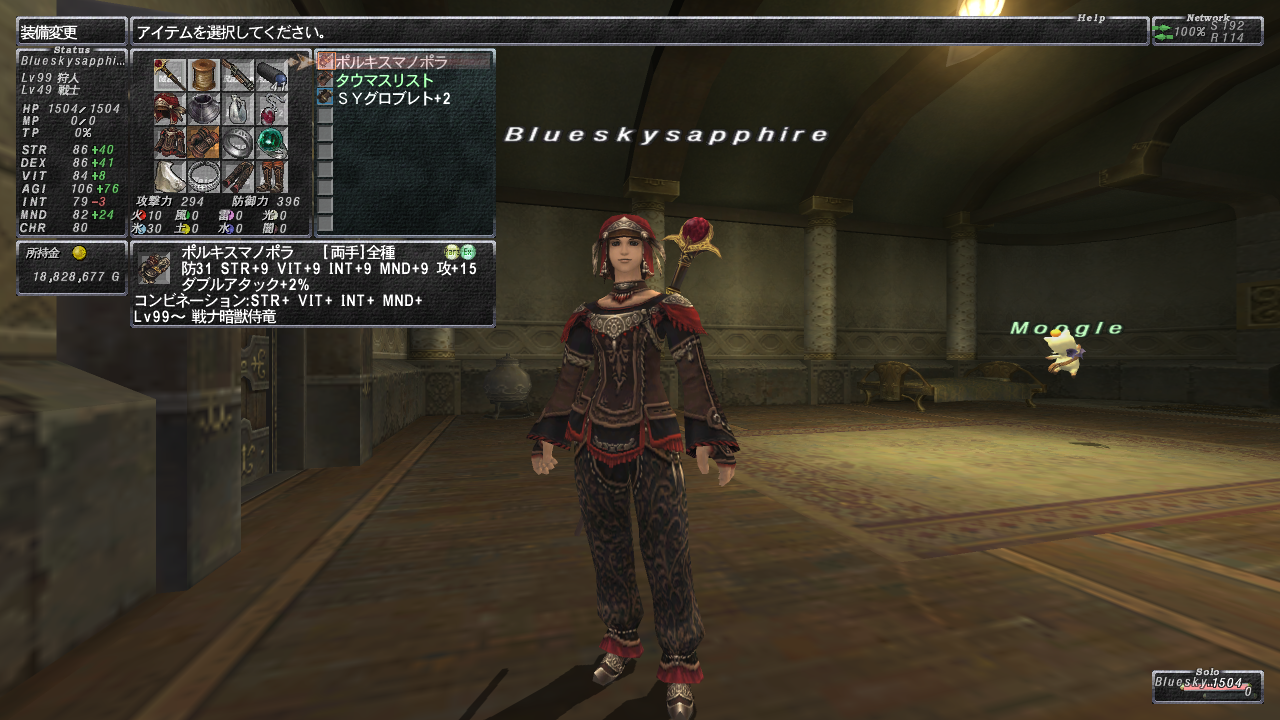The width and height of the screenshot is (1280, 720).
Task: Choose the green emerald ring slot
Action: click(x=271, y=143)
